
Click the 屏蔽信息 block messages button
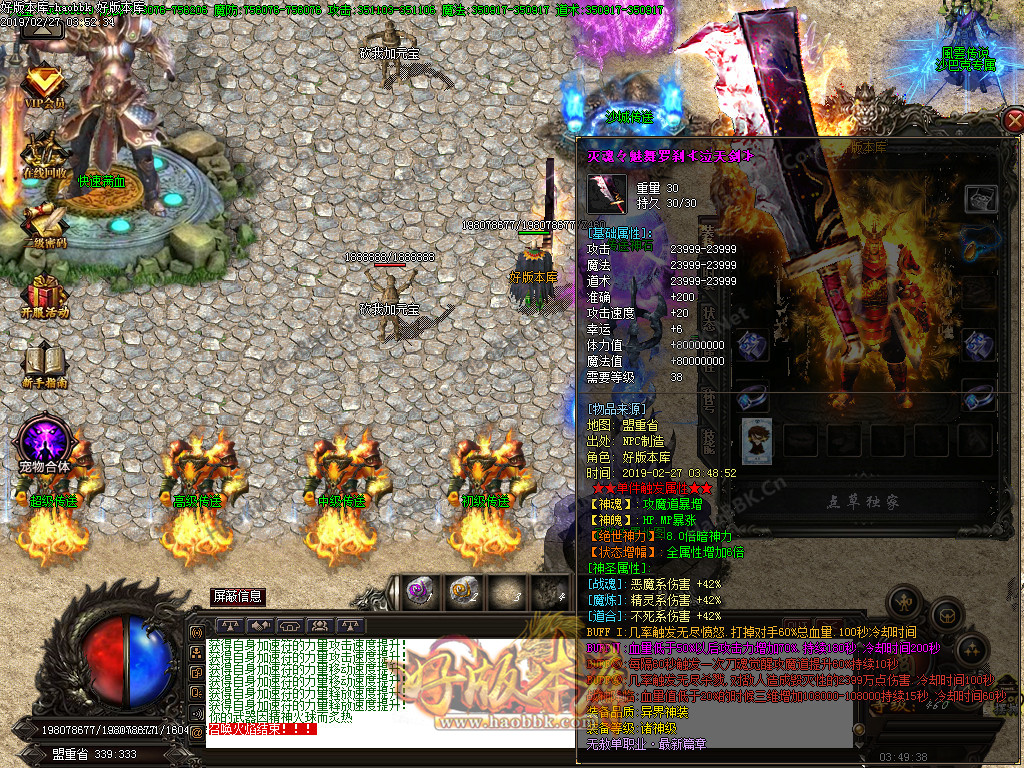tap(238, 597)
